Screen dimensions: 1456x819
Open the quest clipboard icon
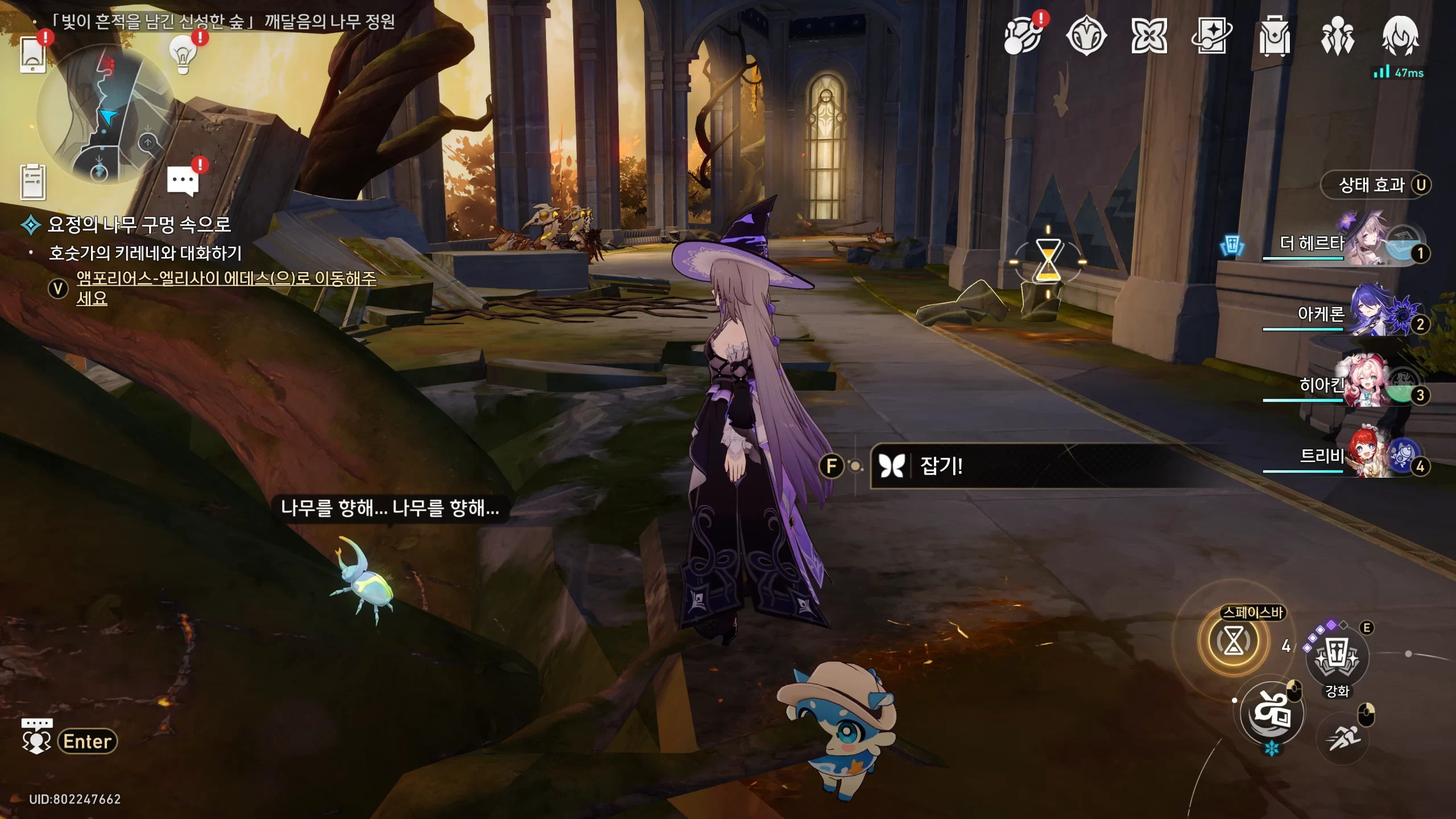coord(32,182)
